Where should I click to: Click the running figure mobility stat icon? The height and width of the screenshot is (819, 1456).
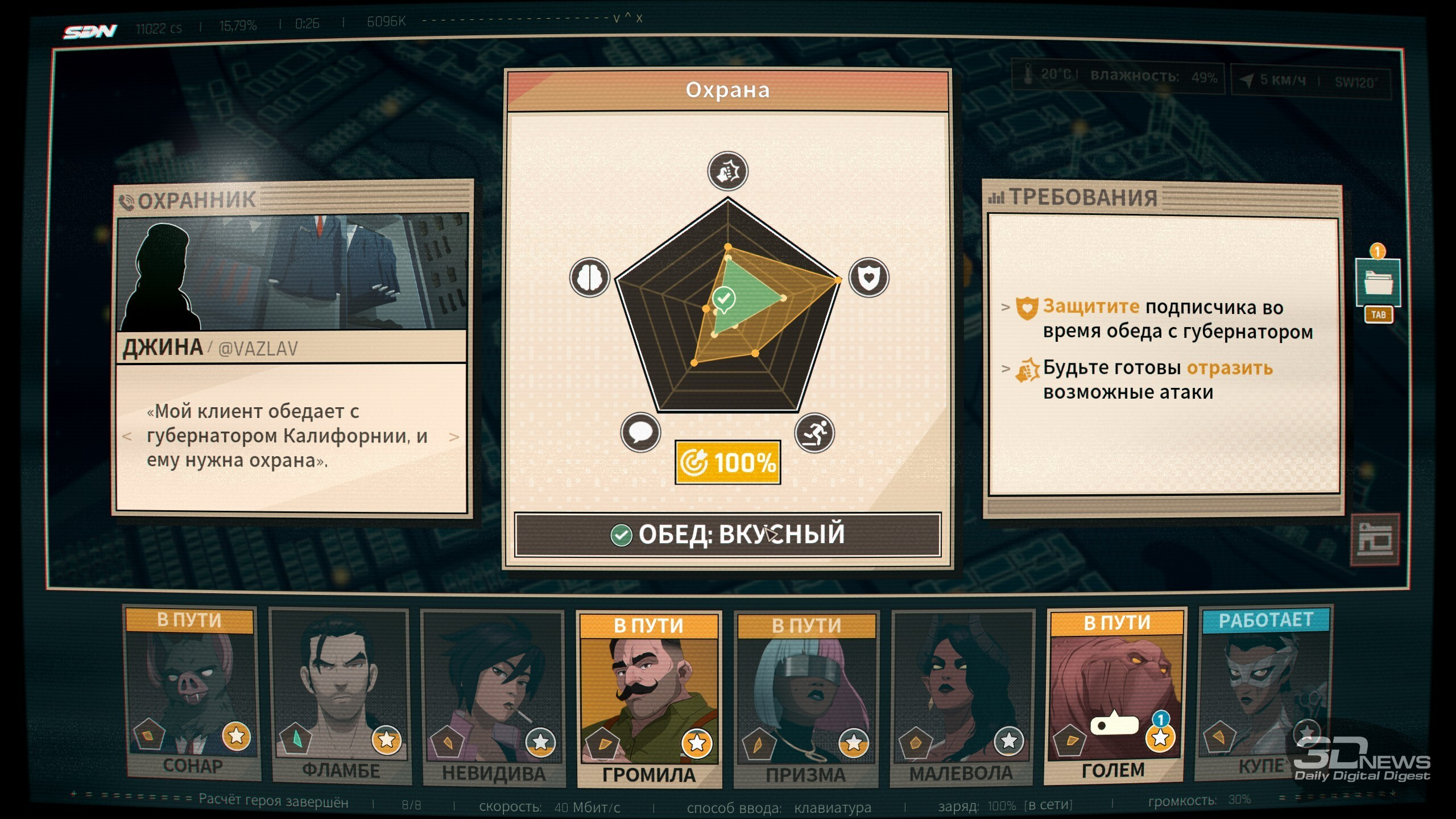click(x=814, y=433)
